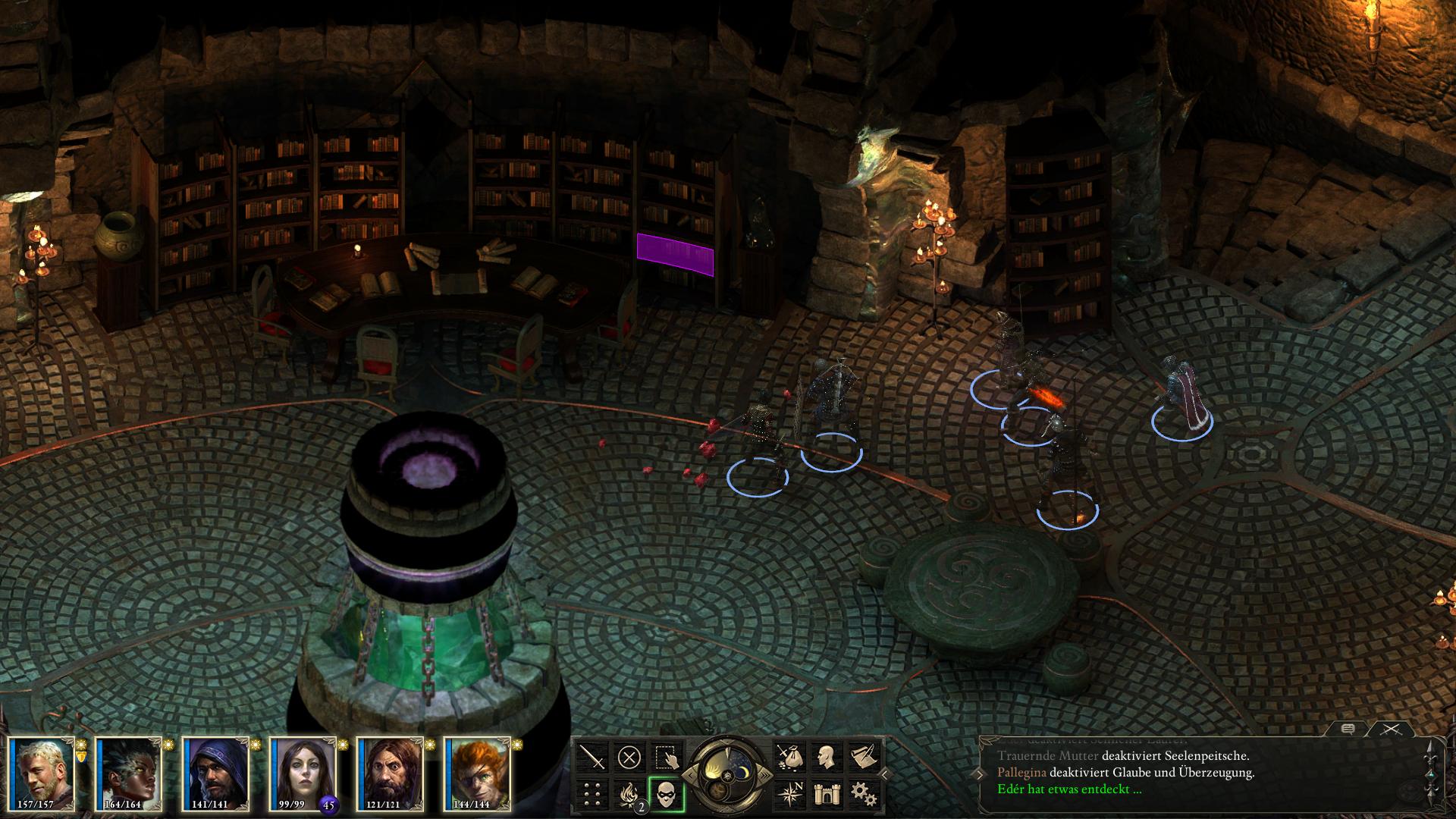1456x819 pixels.
Task: Select the orange-furred eyepatch character portrait
Action: pos(478,773)
